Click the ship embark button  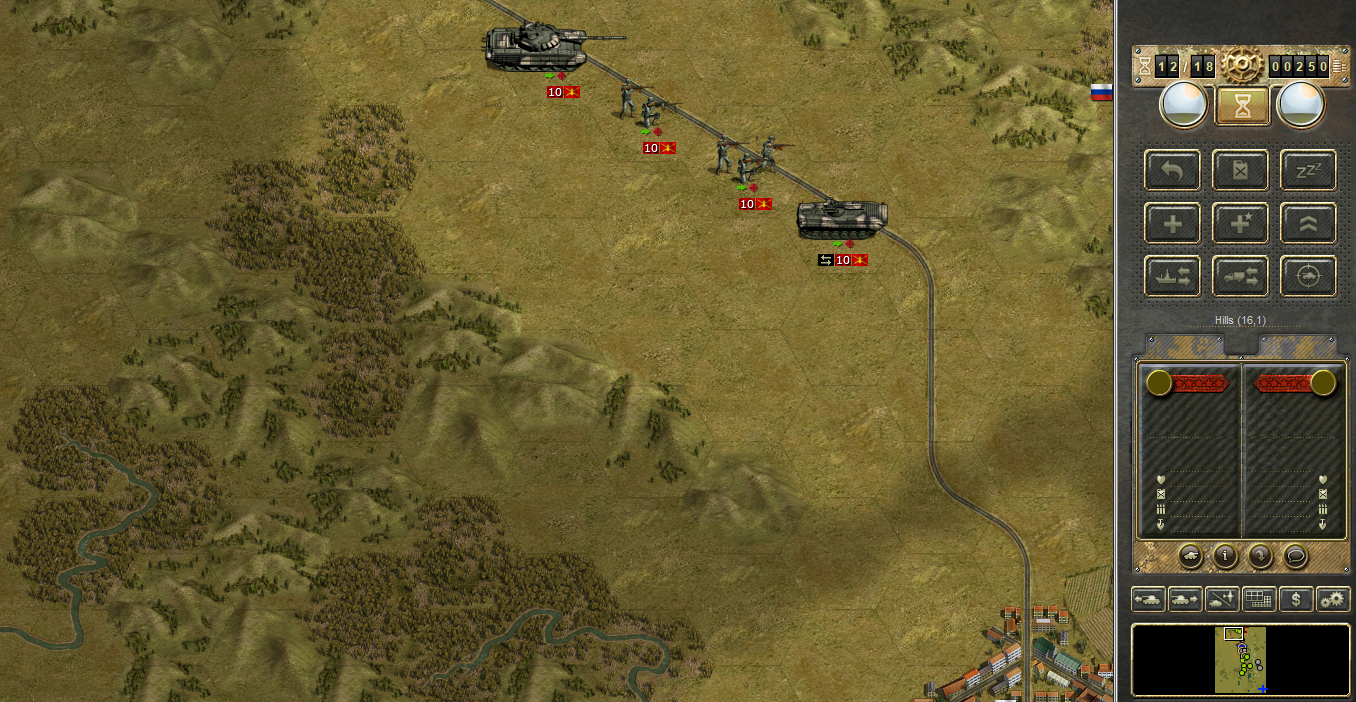point(1173,276)
